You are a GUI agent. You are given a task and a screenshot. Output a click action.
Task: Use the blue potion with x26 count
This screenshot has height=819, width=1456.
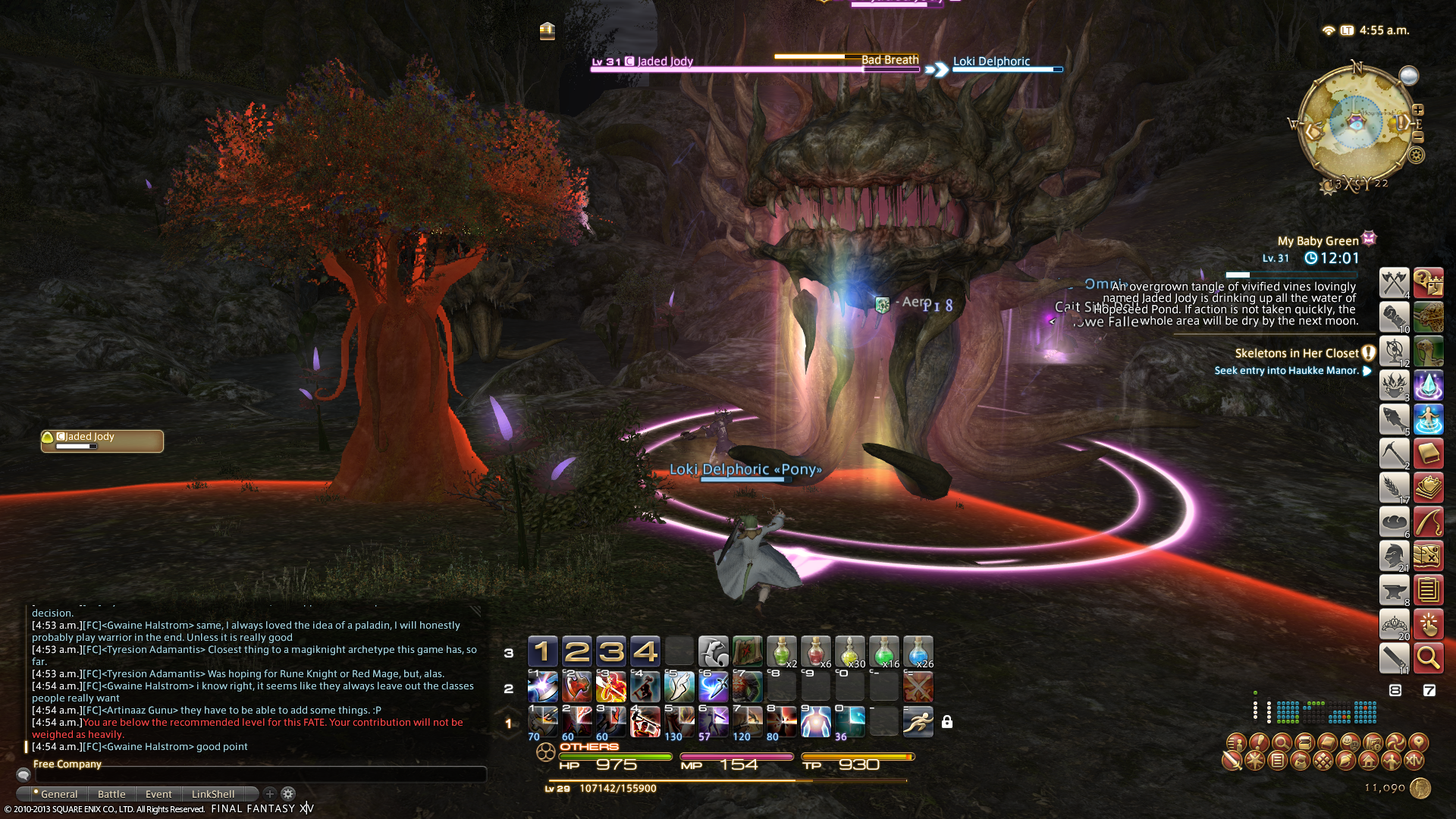click(918, 651)
